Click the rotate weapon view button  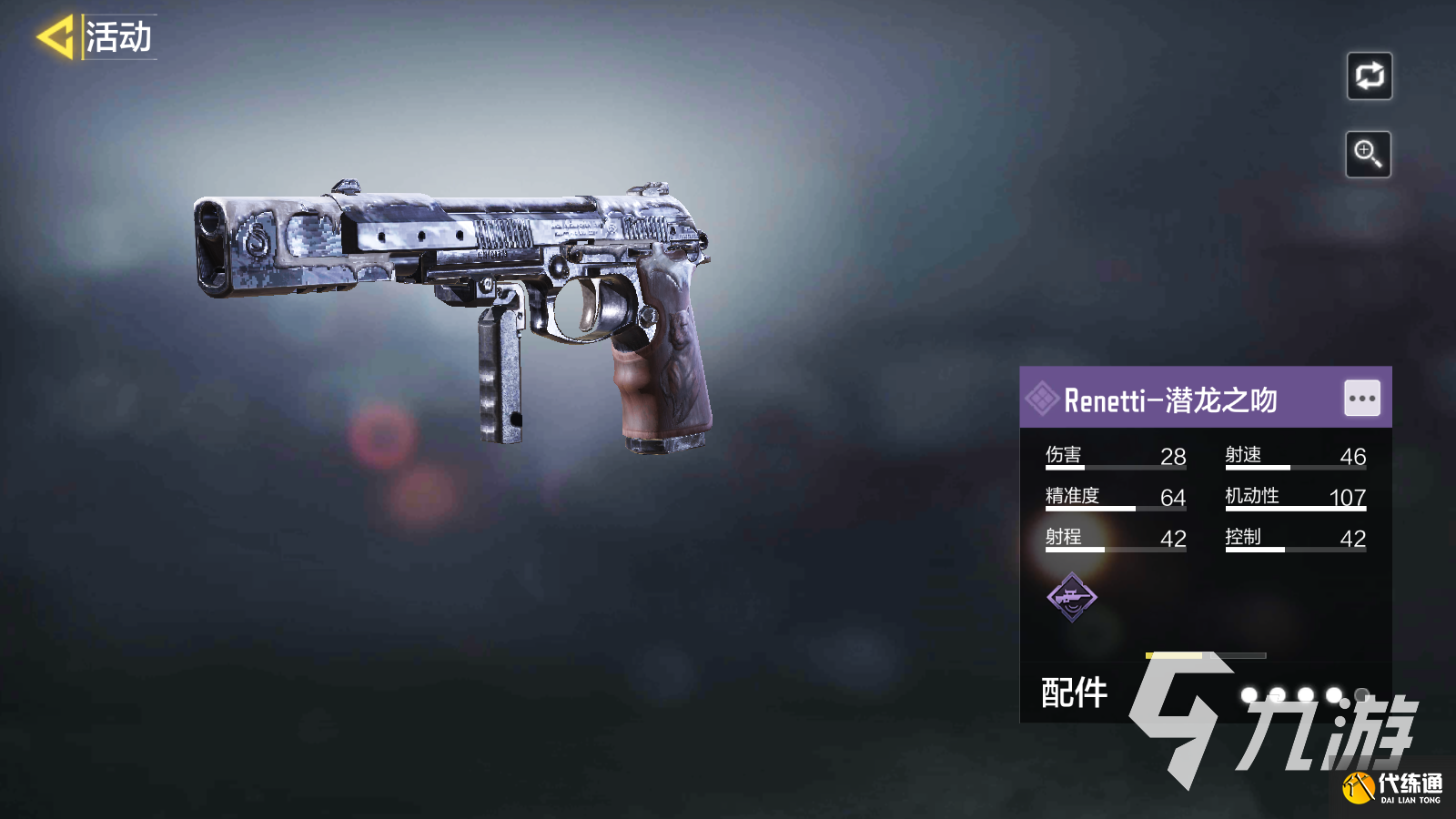(x=1369, y=76)
